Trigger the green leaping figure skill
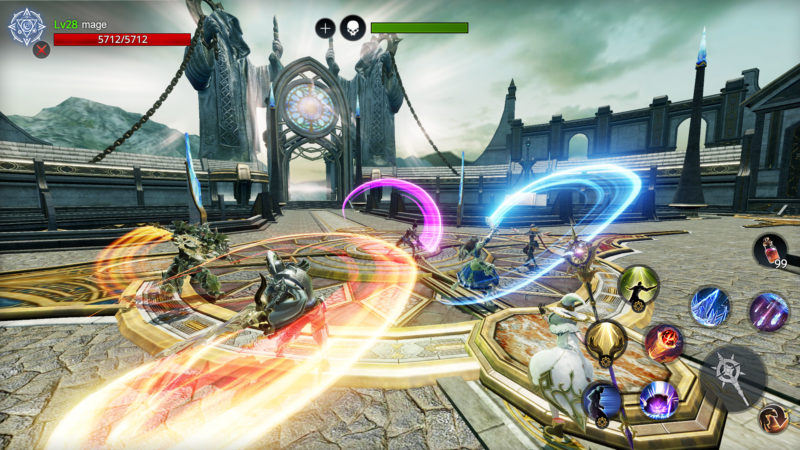 point(637,287)
